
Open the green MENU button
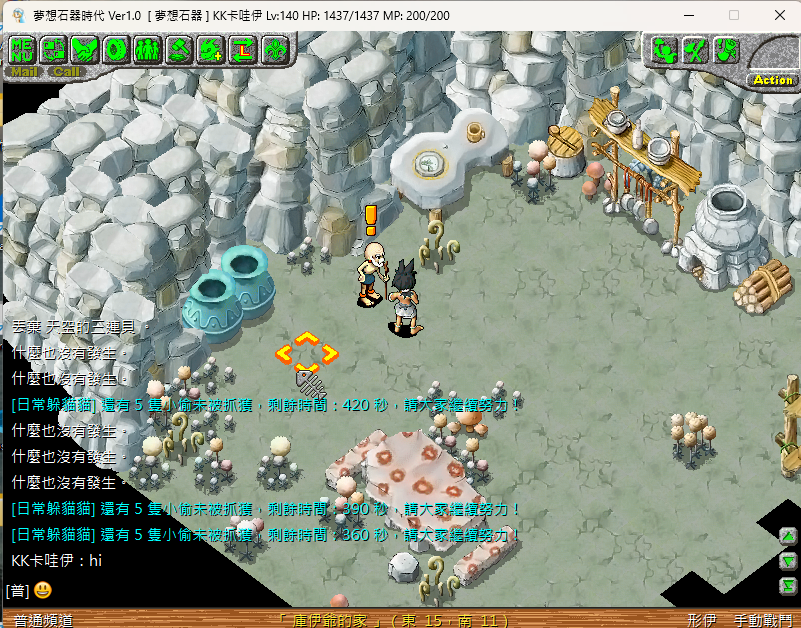click(x=23, y=48)
